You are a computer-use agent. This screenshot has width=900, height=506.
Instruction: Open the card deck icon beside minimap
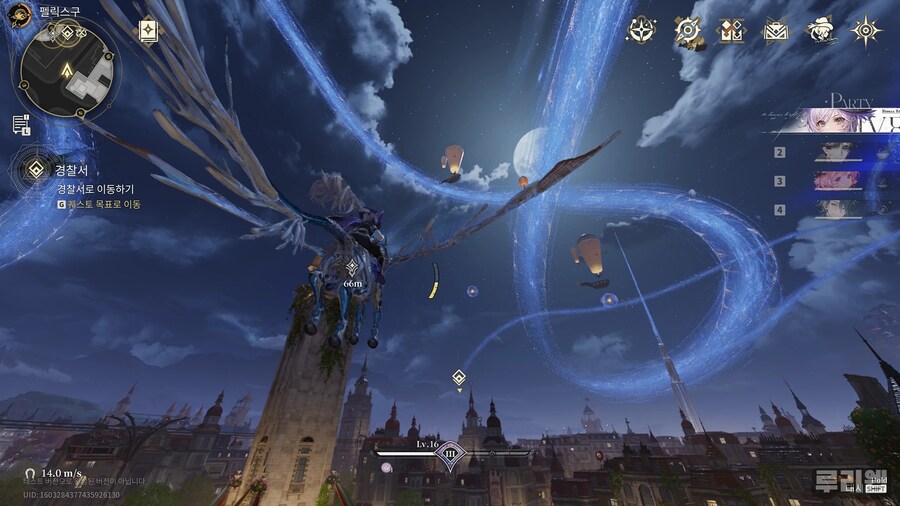click(148, 31)
